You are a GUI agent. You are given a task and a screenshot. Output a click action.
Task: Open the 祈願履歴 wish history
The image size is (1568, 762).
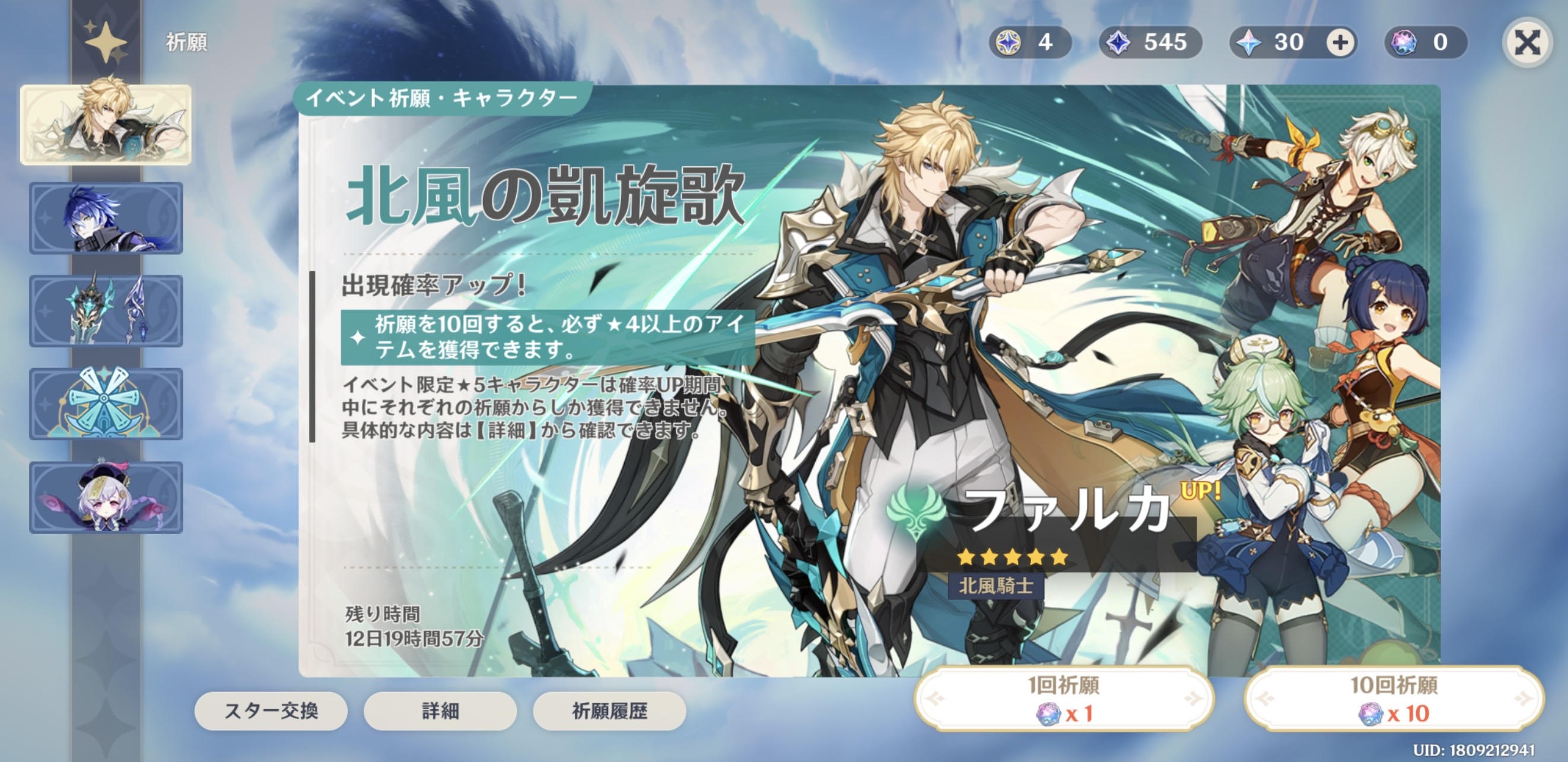(x=609, y=710)
